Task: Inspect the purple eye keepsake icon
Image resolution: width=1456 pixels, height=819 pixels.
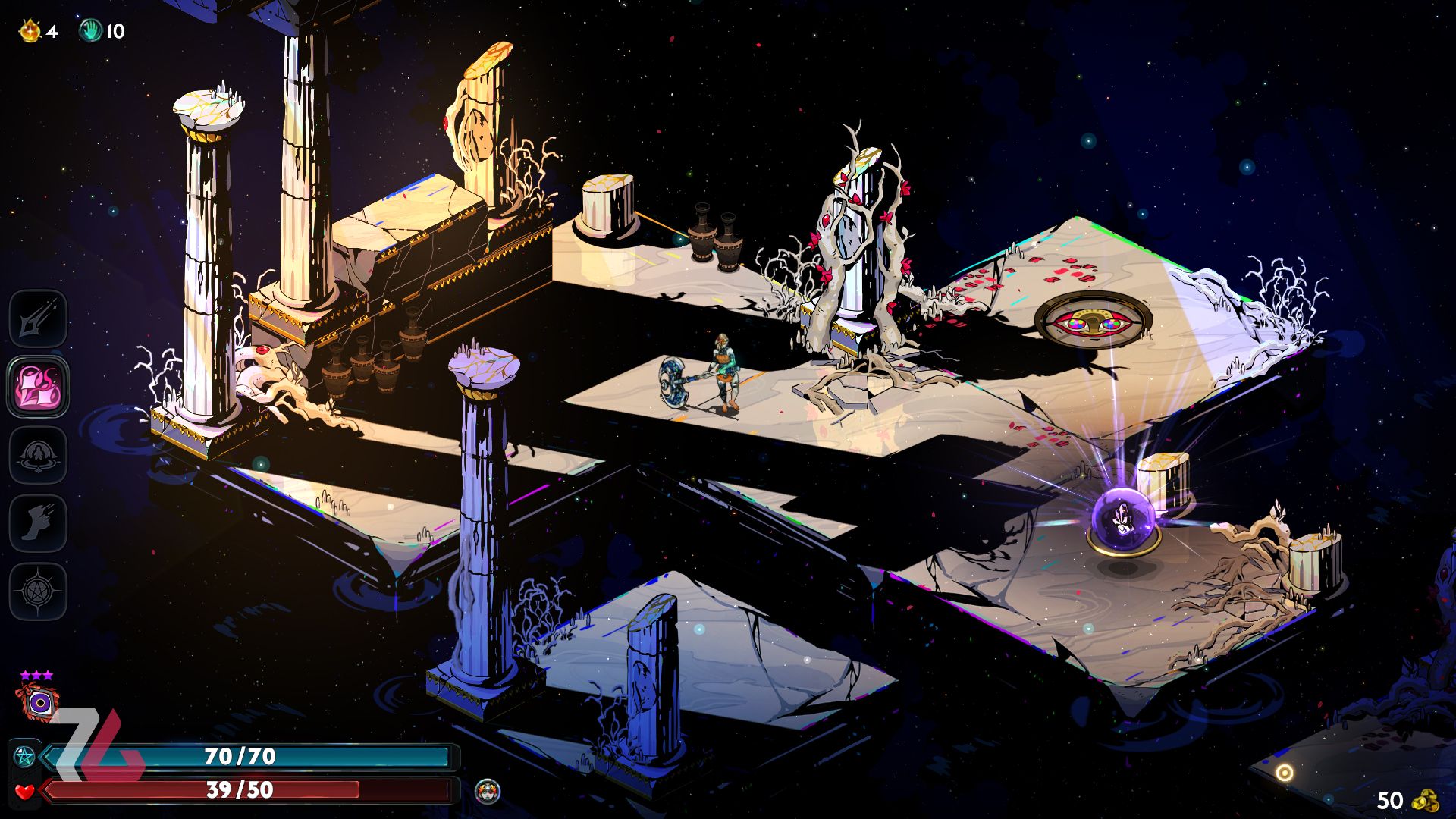Action: [38, 702]
